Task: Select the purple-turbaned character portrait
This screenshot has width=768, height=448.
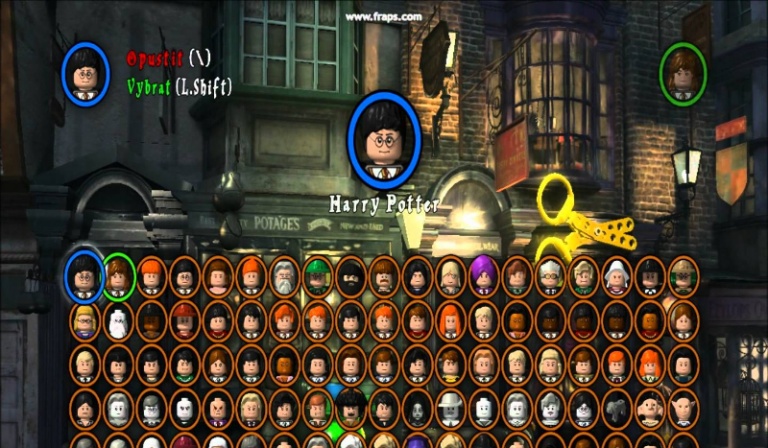Action: click(x=484, y=274)
